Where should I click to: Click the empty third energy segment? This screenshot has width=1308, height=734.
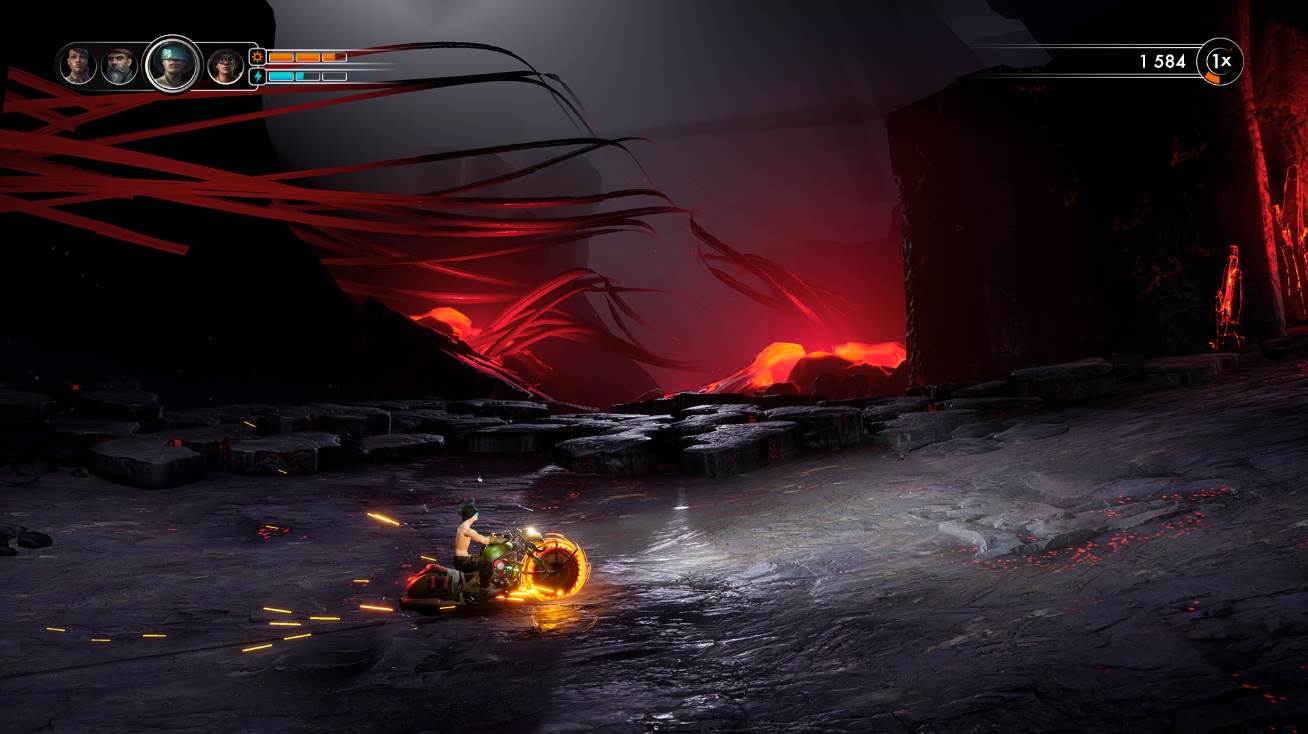pyautogui.click(x=333, y=76)
